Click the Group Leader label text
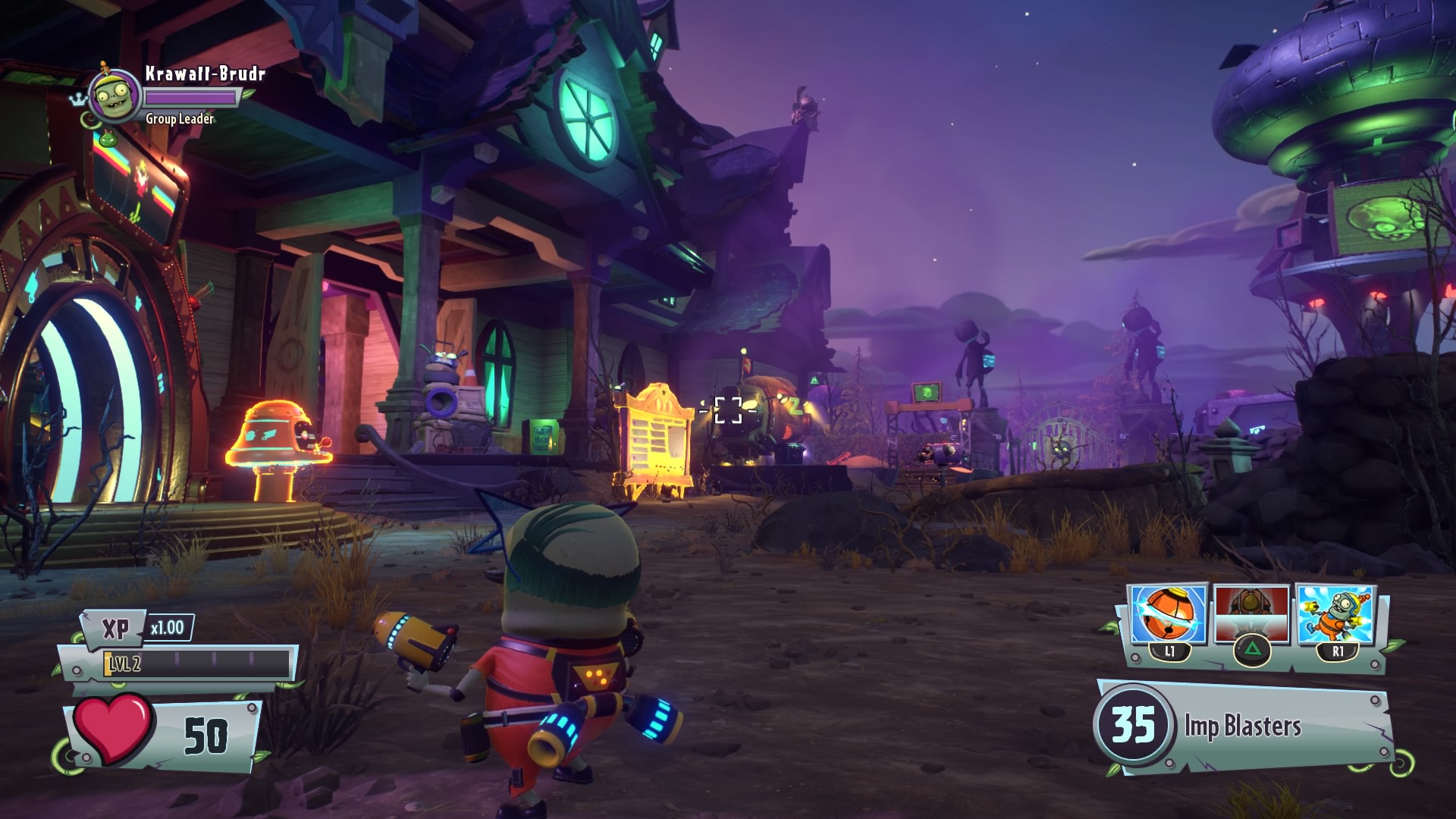The width and height of the screenshot is (1456, 819). tap(178, 120)
